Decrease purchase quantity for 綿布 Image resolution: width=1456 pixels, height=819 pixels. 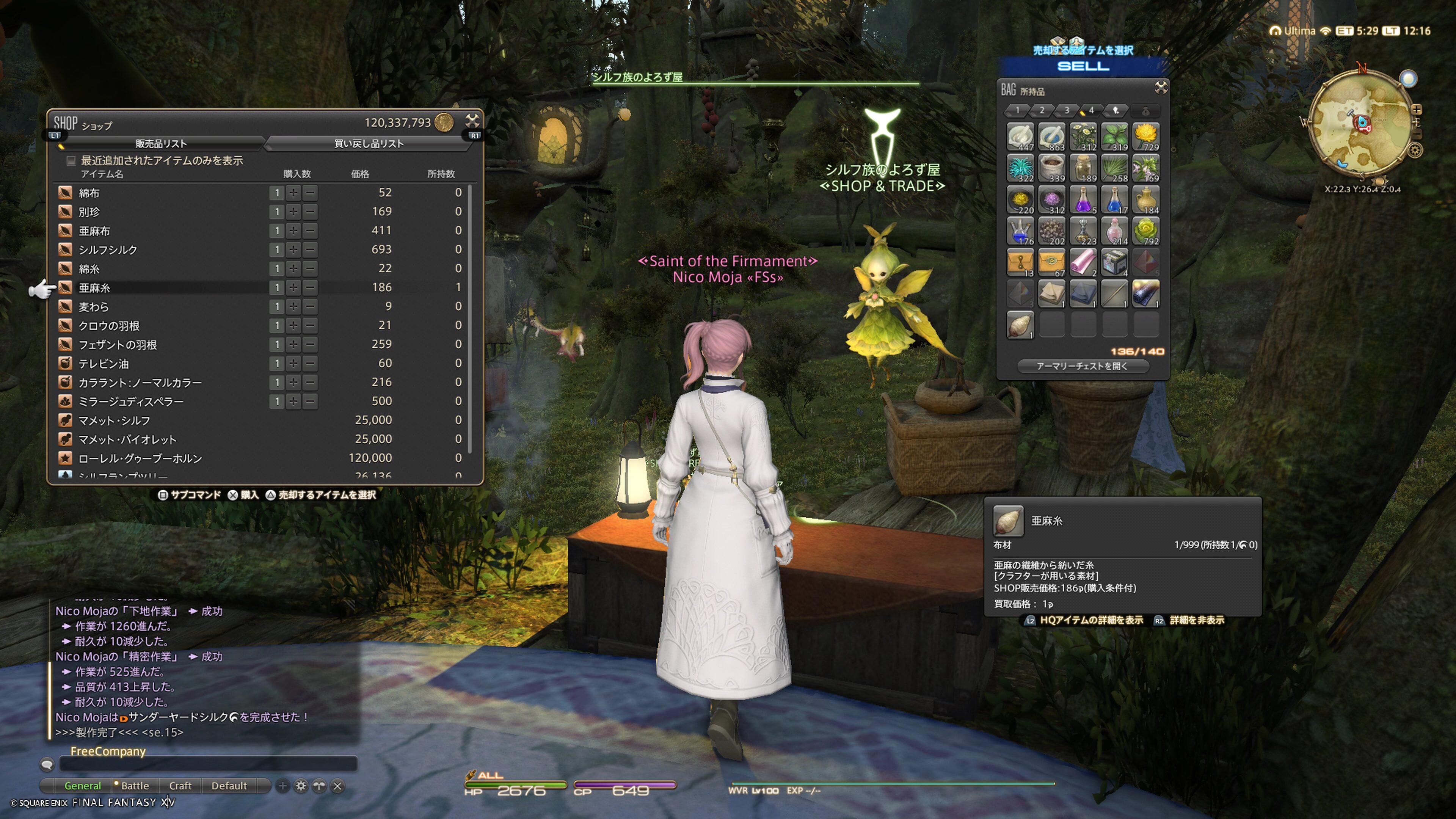pos(310,193)
